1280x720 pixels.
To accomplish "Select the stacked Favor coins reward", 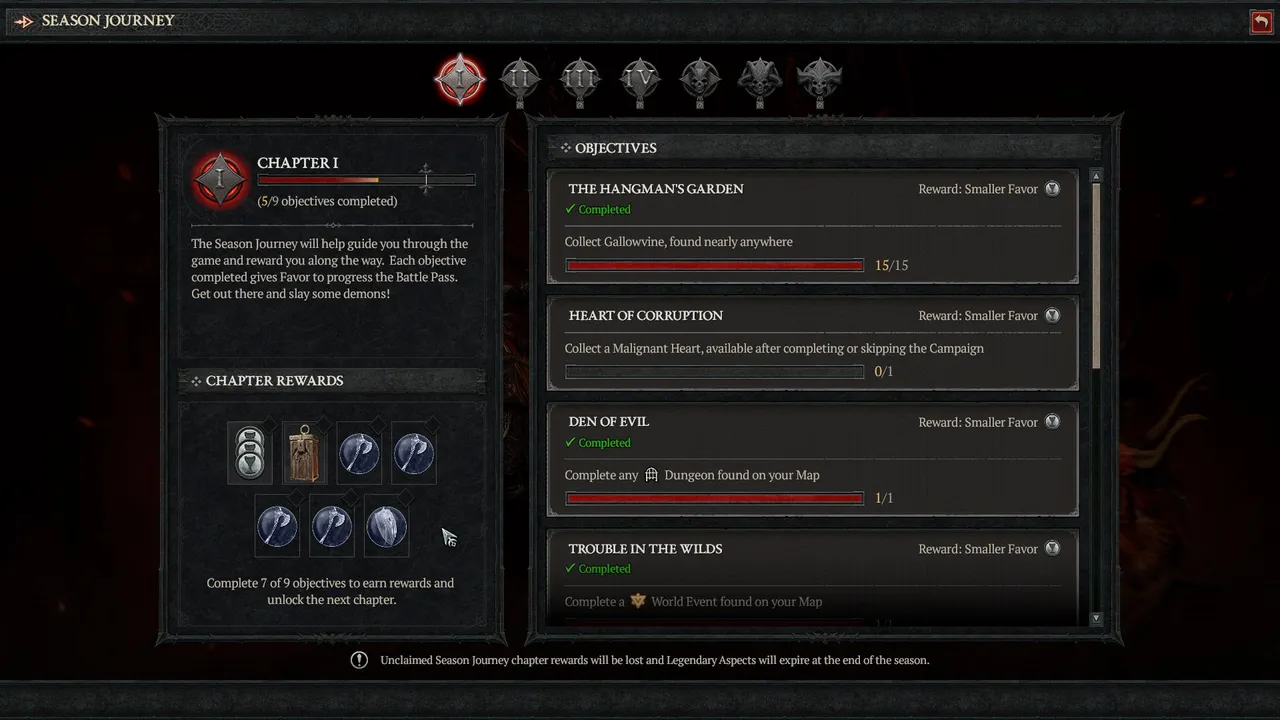I will [x=250, y=453].
